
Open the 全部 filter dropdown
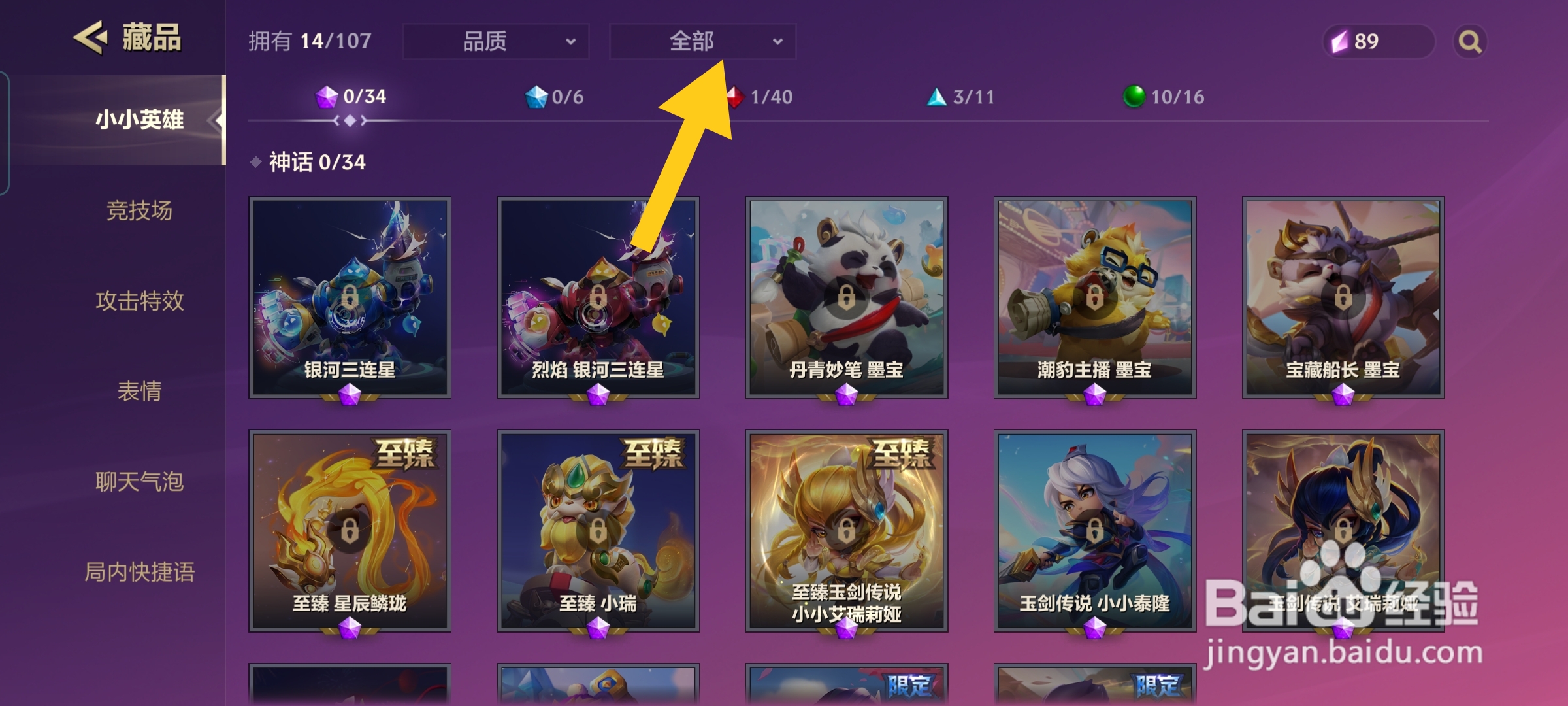702,41
